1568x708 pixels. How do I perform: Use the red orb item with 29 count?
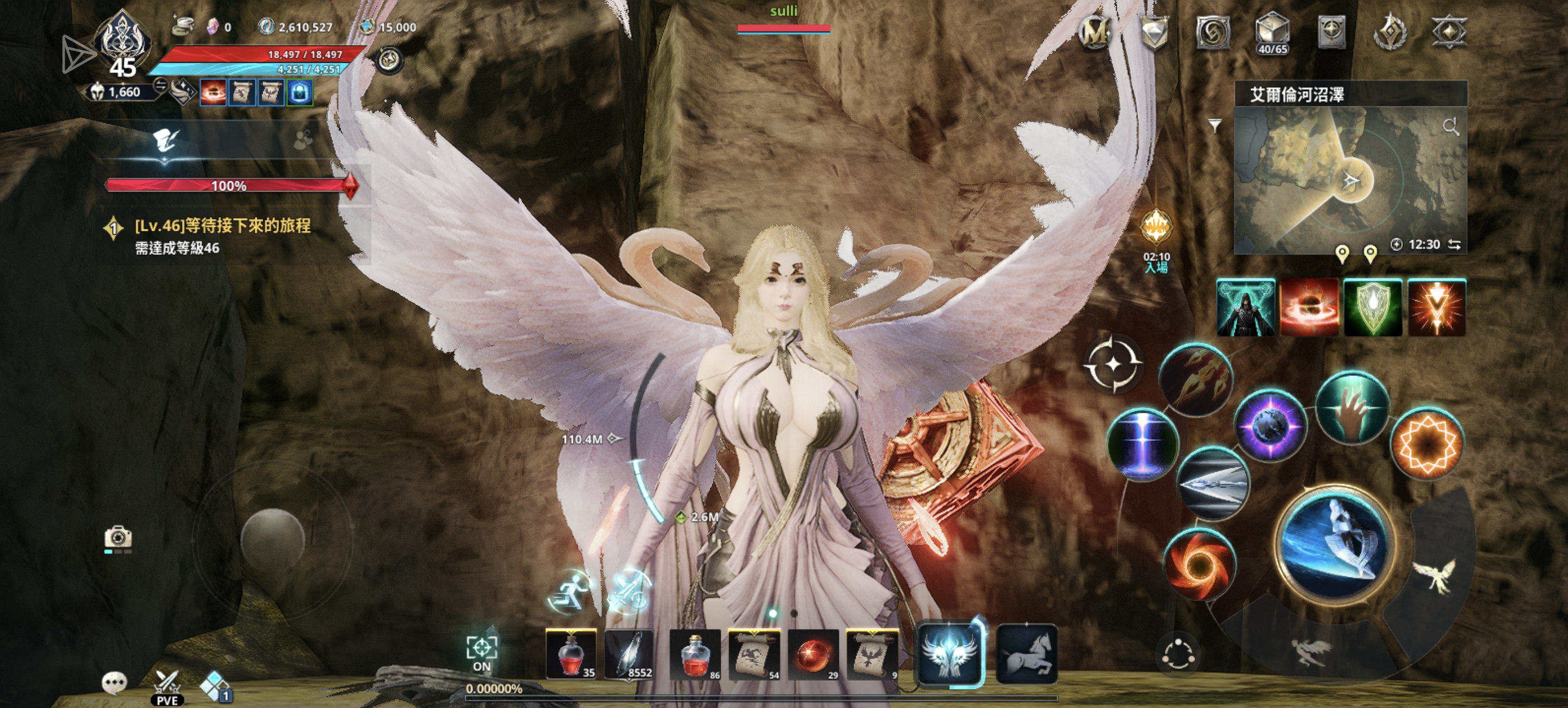[x=813, y=654]
